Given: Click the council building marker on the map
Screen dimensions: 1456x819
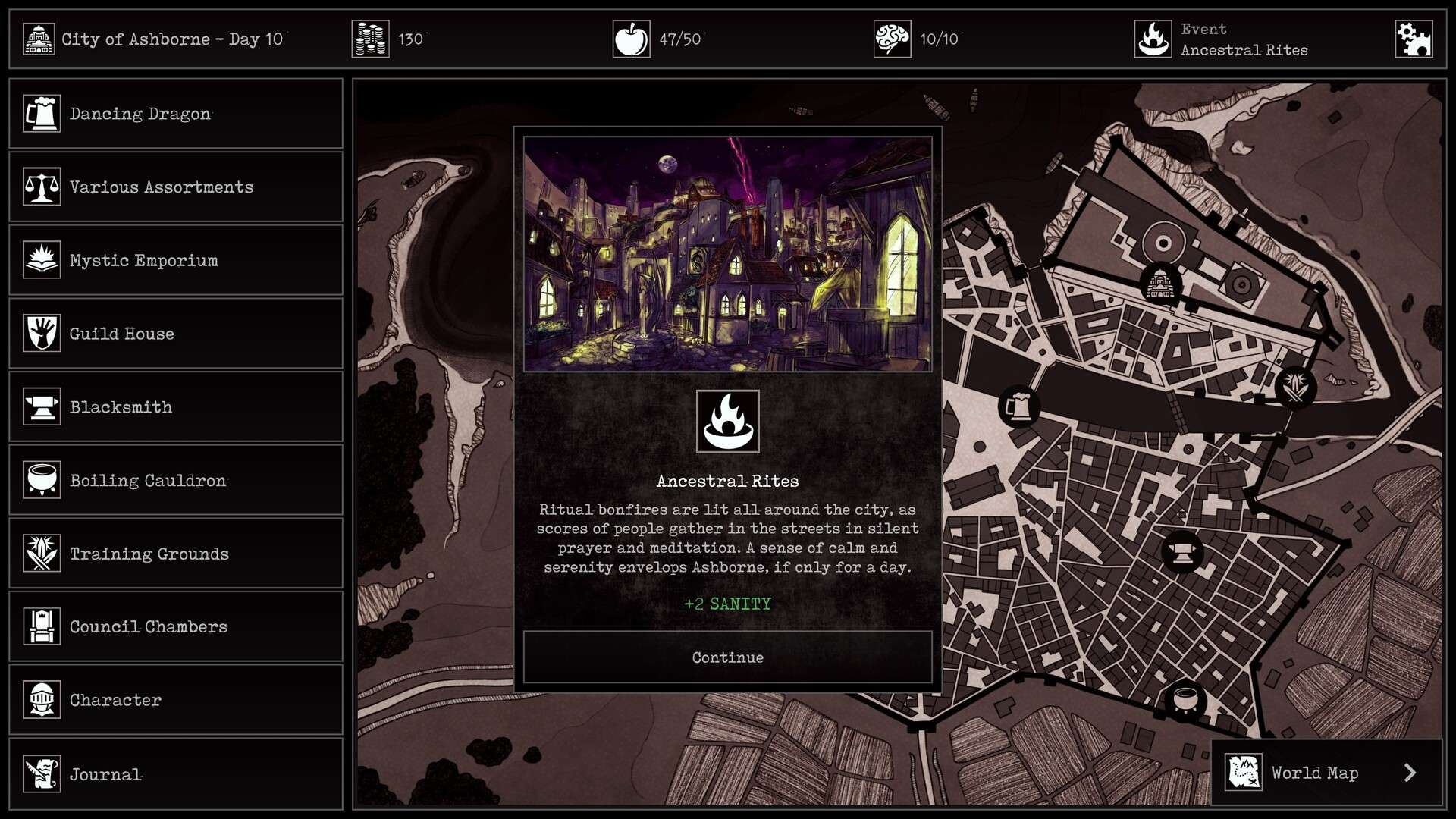Looking at the screenshot, I should pyautogui.click(x=1159, y=284).
